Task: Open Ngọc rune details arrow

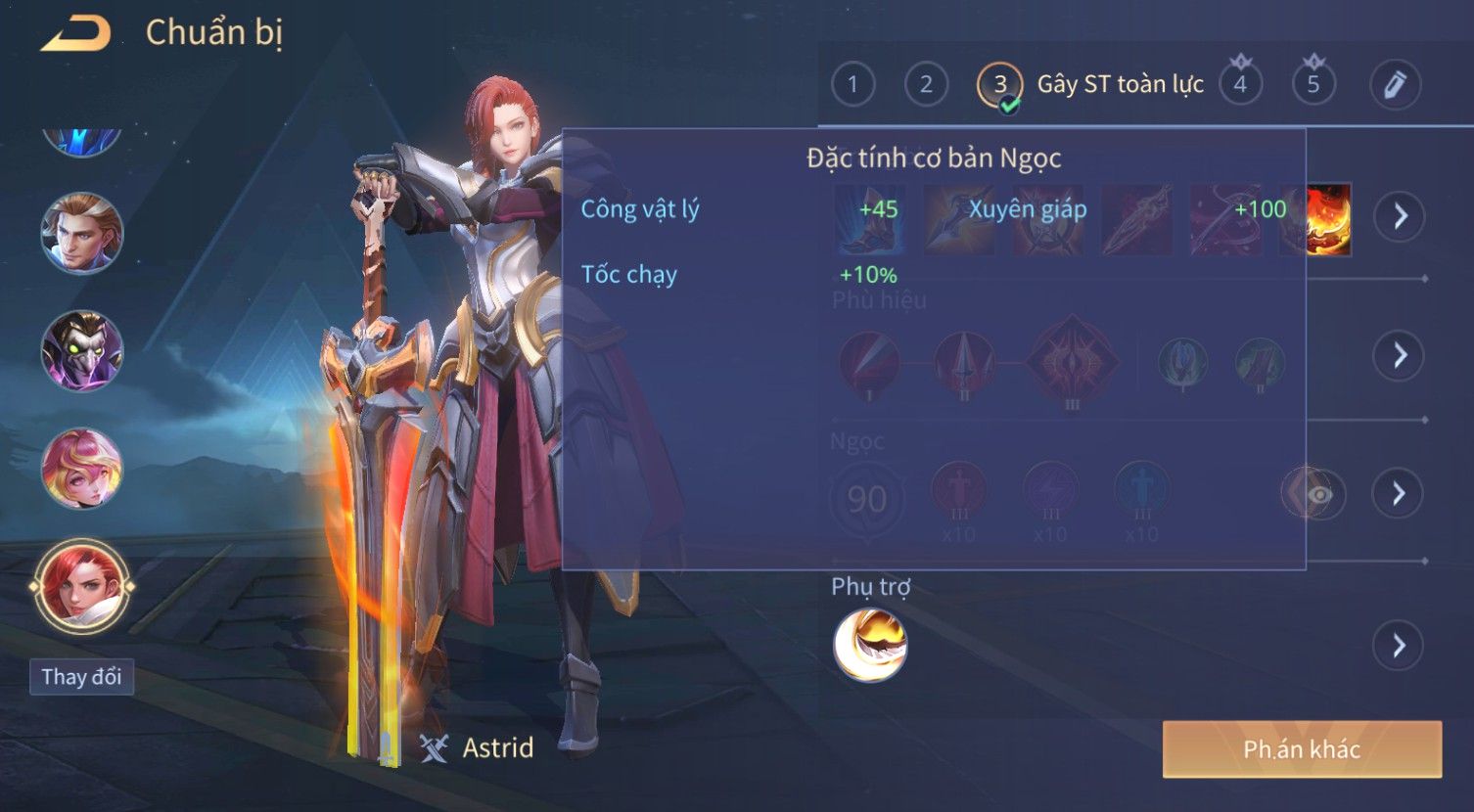Action: coord(1400,493)
